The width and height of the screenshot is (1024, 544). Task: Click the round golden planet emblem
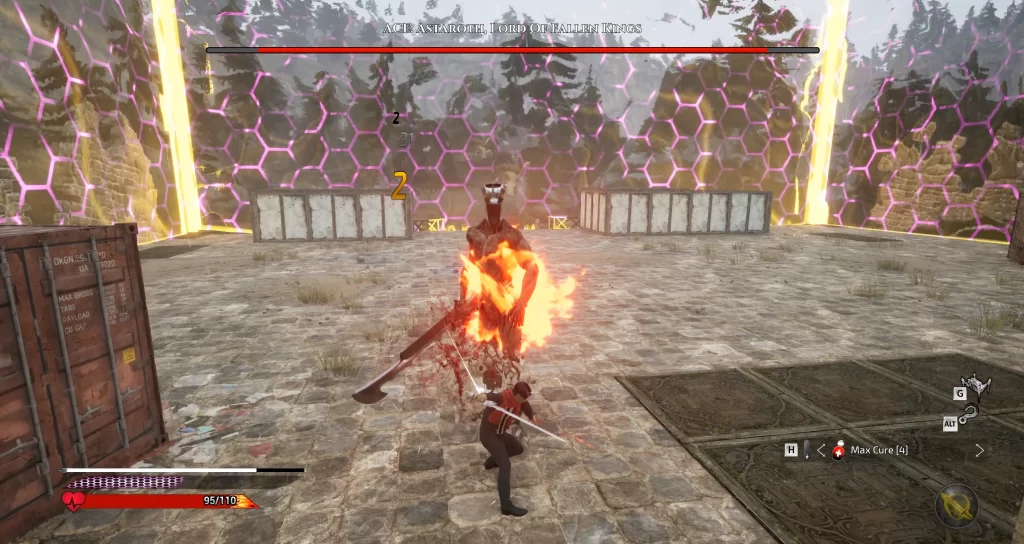955,506
